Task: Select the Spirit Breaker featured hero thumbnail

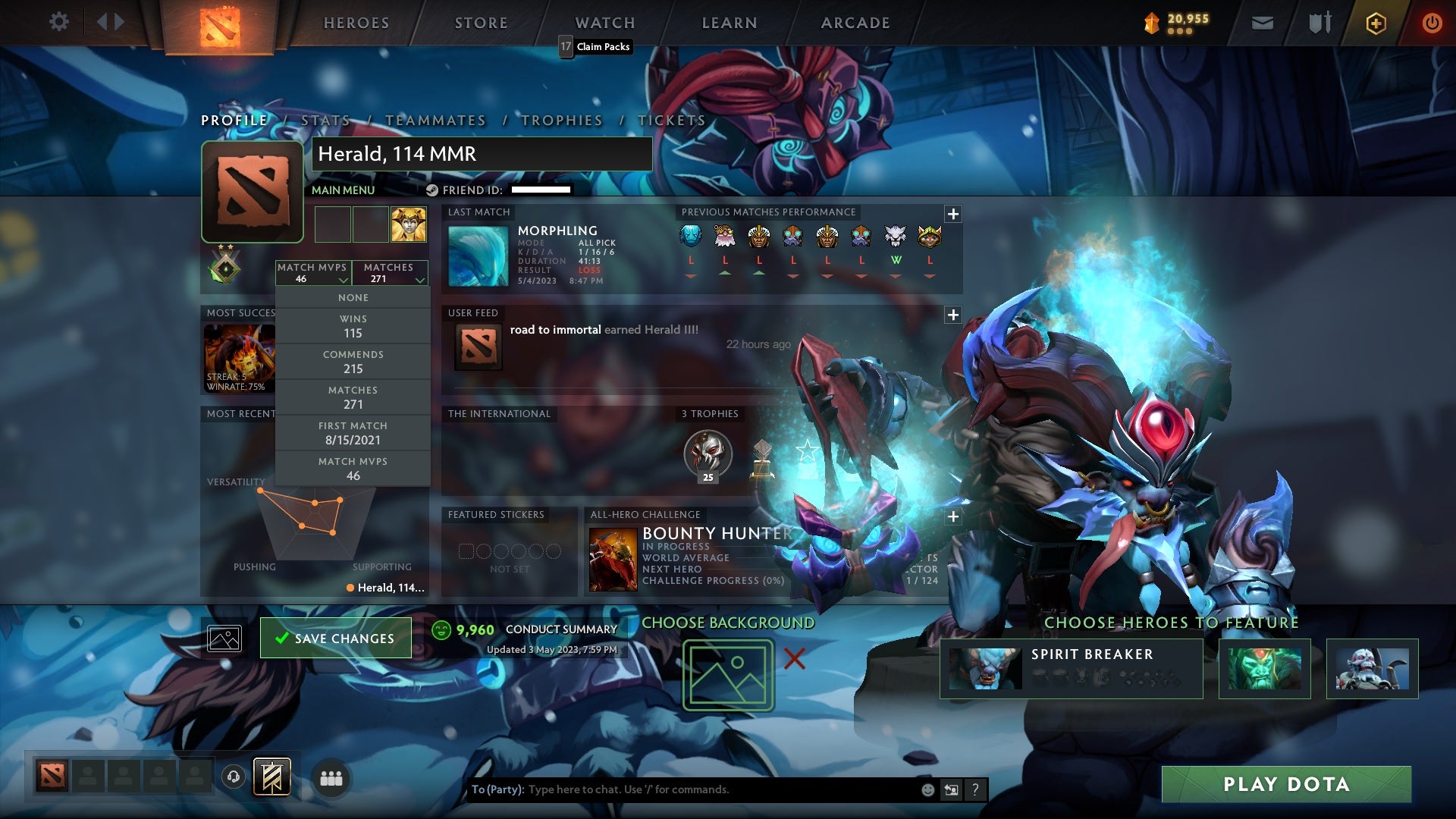Action: click(x=986, y=667)
